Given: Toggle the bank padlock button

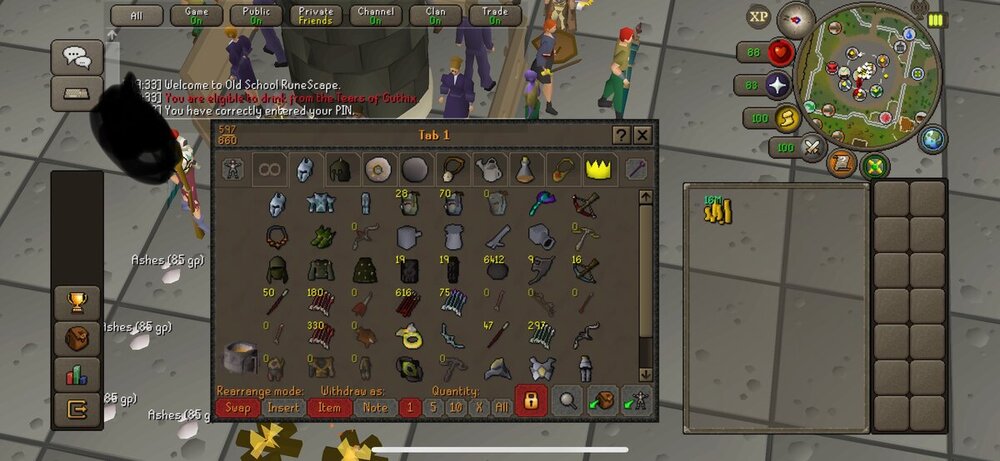Looking at the screenshot, I should point(531,400).
